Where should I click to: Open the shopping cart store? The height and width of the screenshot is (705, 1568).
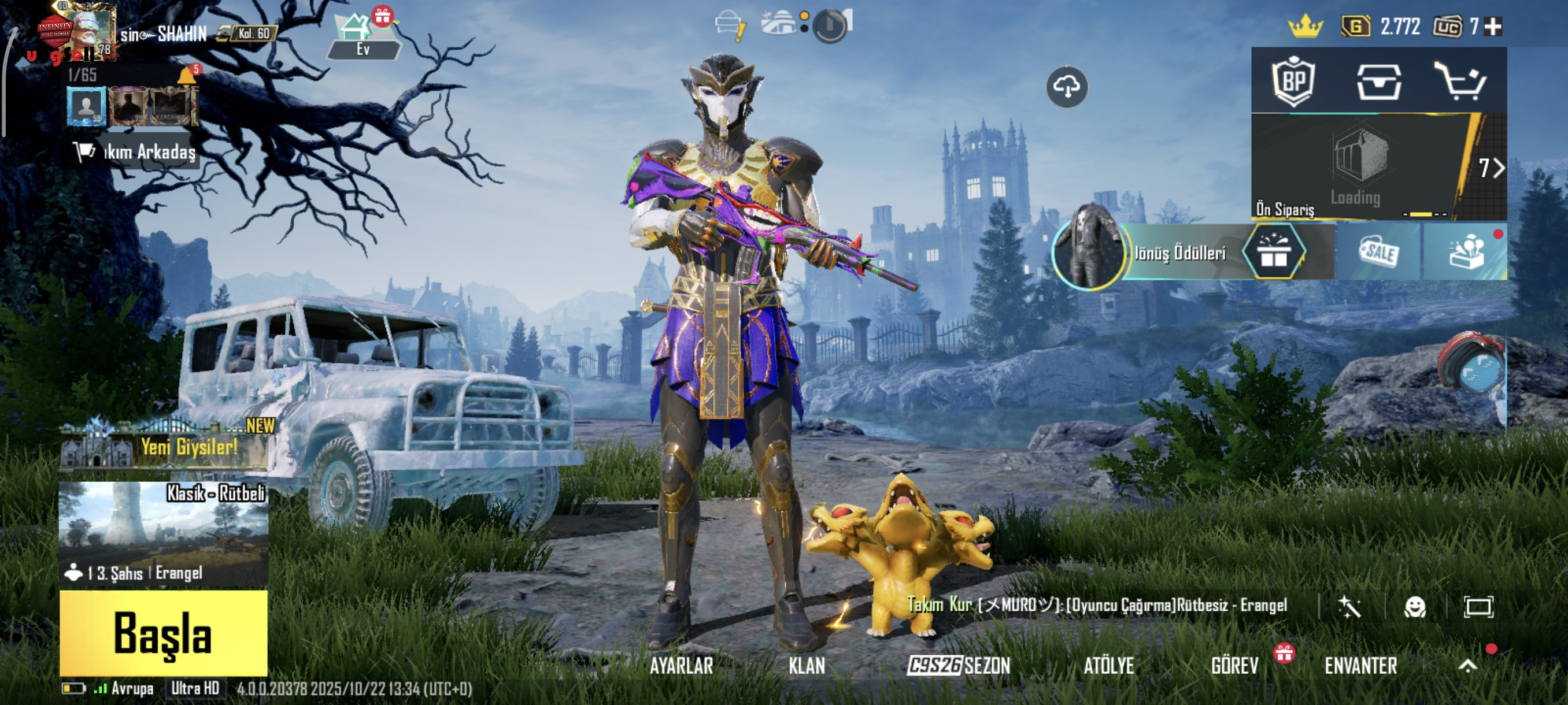click(1461, 81)
